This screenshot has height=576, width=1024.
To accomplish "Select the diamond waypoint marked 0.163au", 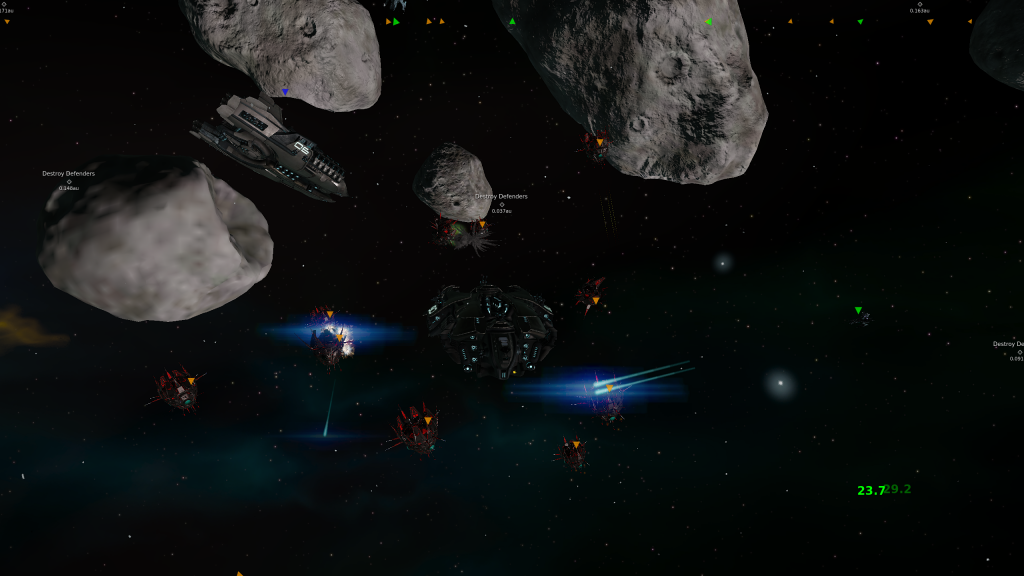I will pyautogui.click(x=920, y=4).
